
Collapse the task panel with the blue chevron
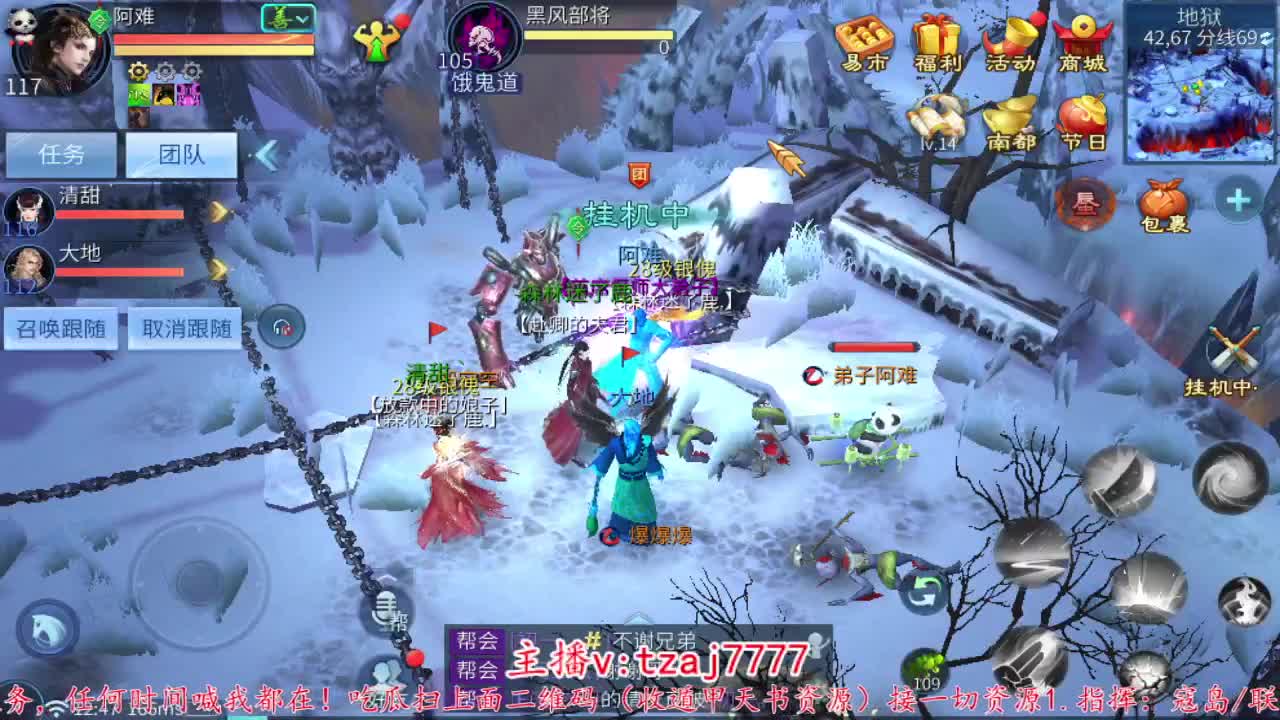(x=264, y=155)
